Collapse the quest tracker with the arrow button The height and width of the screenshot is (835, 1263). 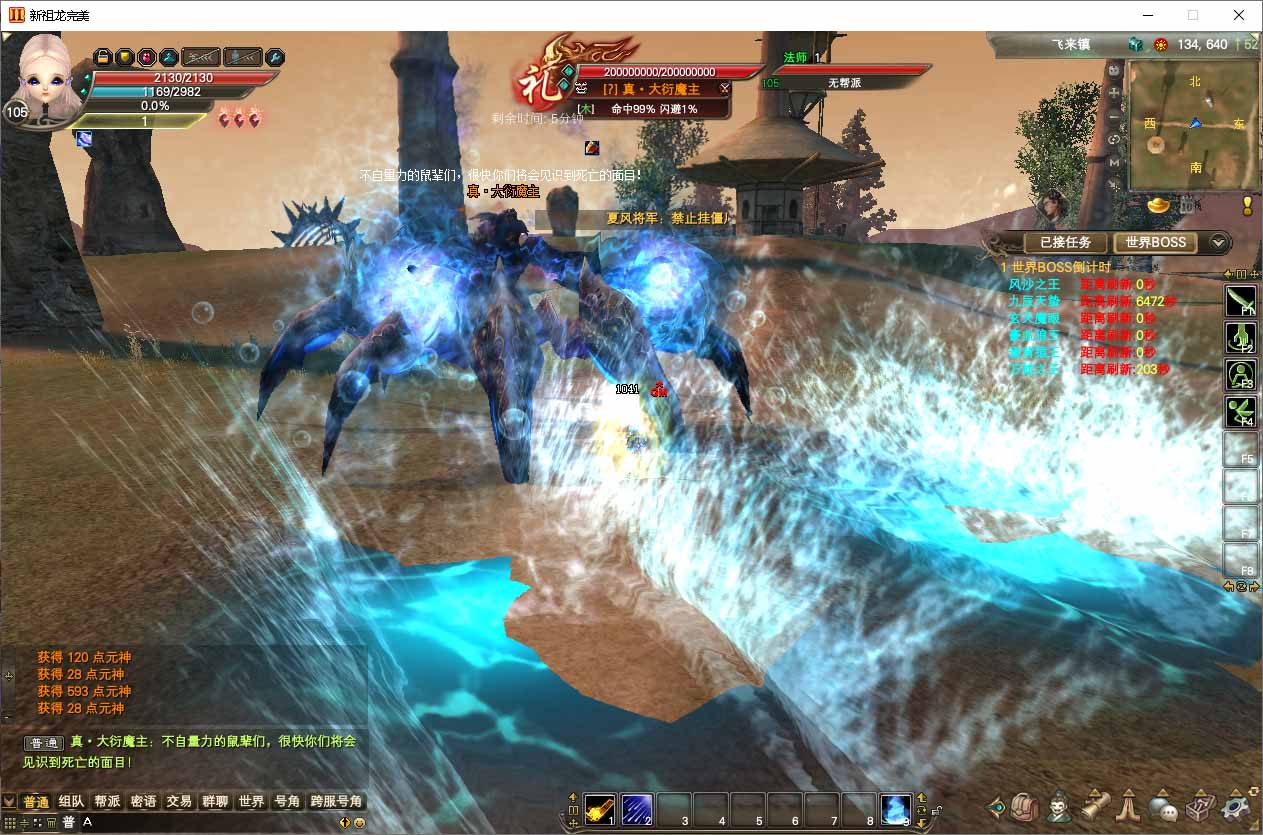tap(1218, 242)
